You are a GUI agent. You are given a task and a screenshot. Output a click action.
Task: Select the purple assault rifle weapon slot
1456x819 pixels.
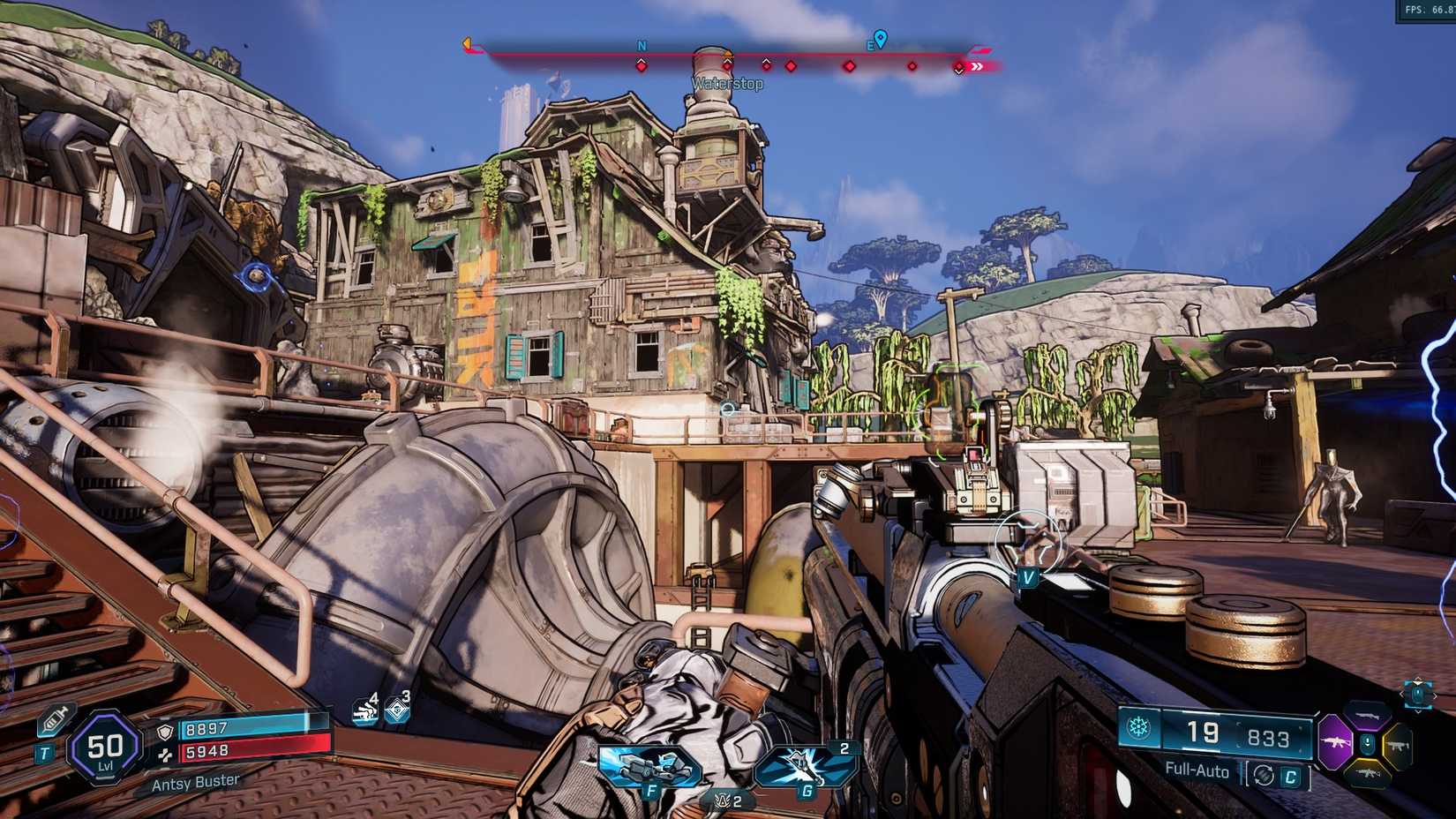(1335, 744)
